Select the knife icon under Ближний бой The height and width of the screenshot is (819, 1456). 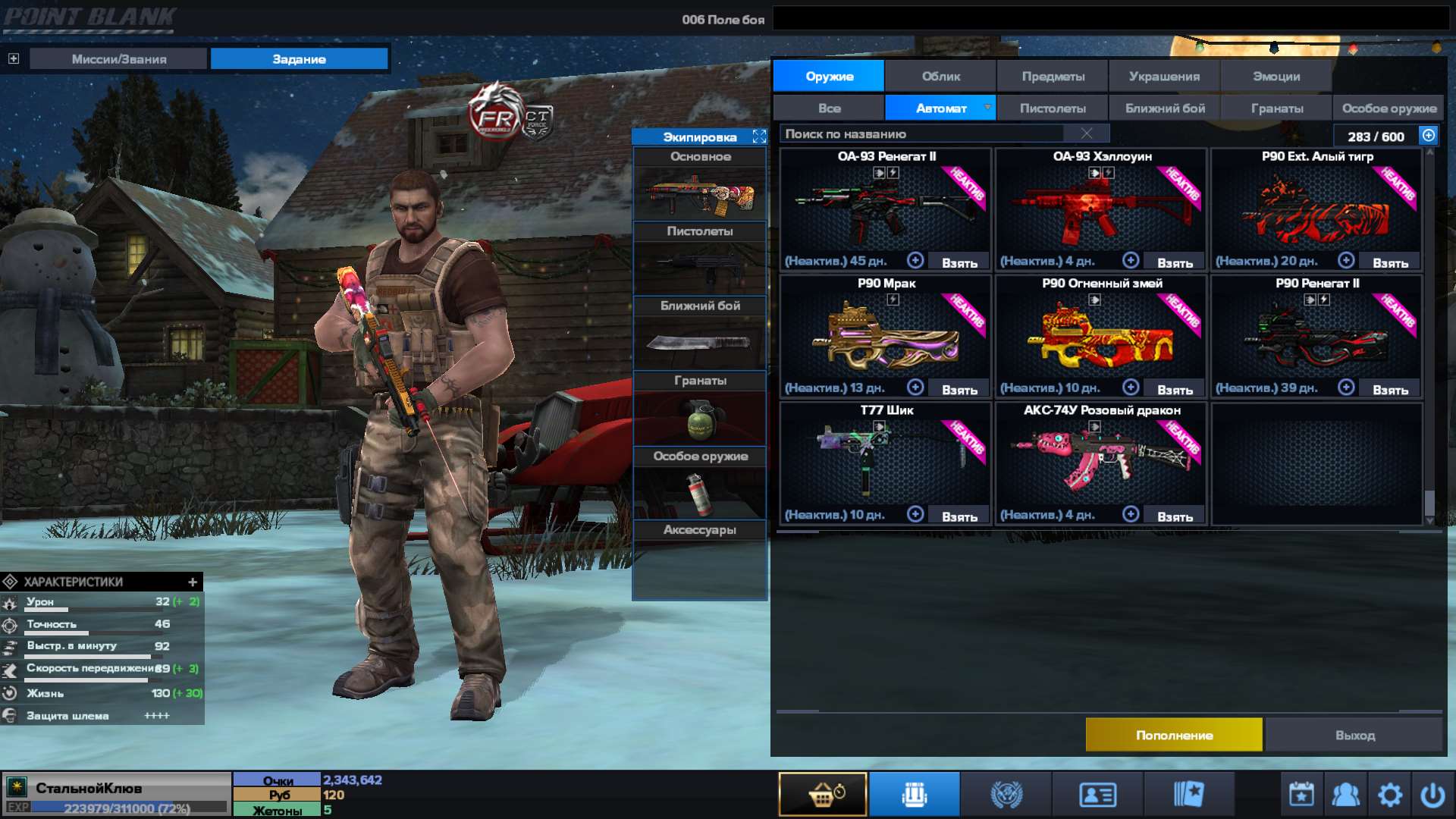(698, 342)
